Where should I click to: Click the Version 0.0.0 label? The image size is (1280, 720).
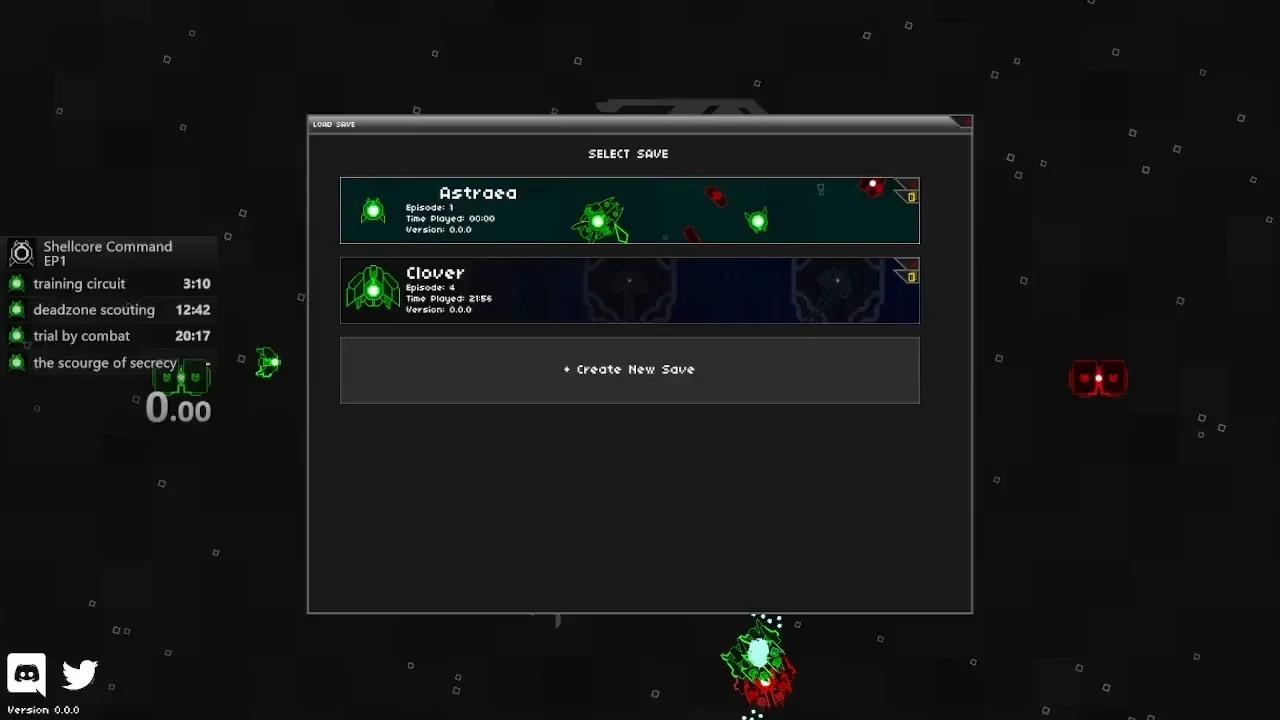(43, 710)
